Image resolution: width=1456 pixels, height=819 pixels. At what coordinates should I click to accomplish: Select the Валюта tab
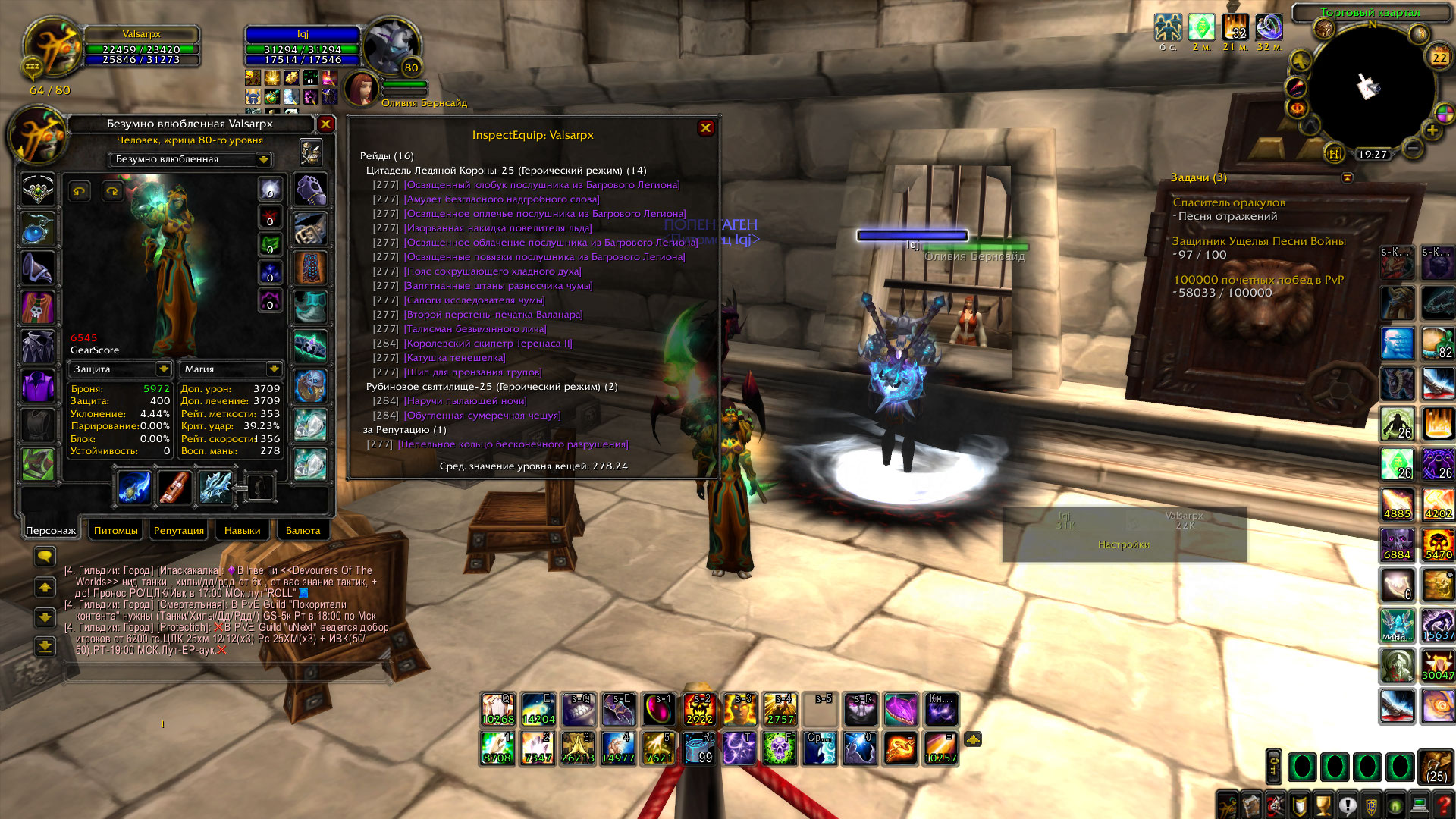303,530
